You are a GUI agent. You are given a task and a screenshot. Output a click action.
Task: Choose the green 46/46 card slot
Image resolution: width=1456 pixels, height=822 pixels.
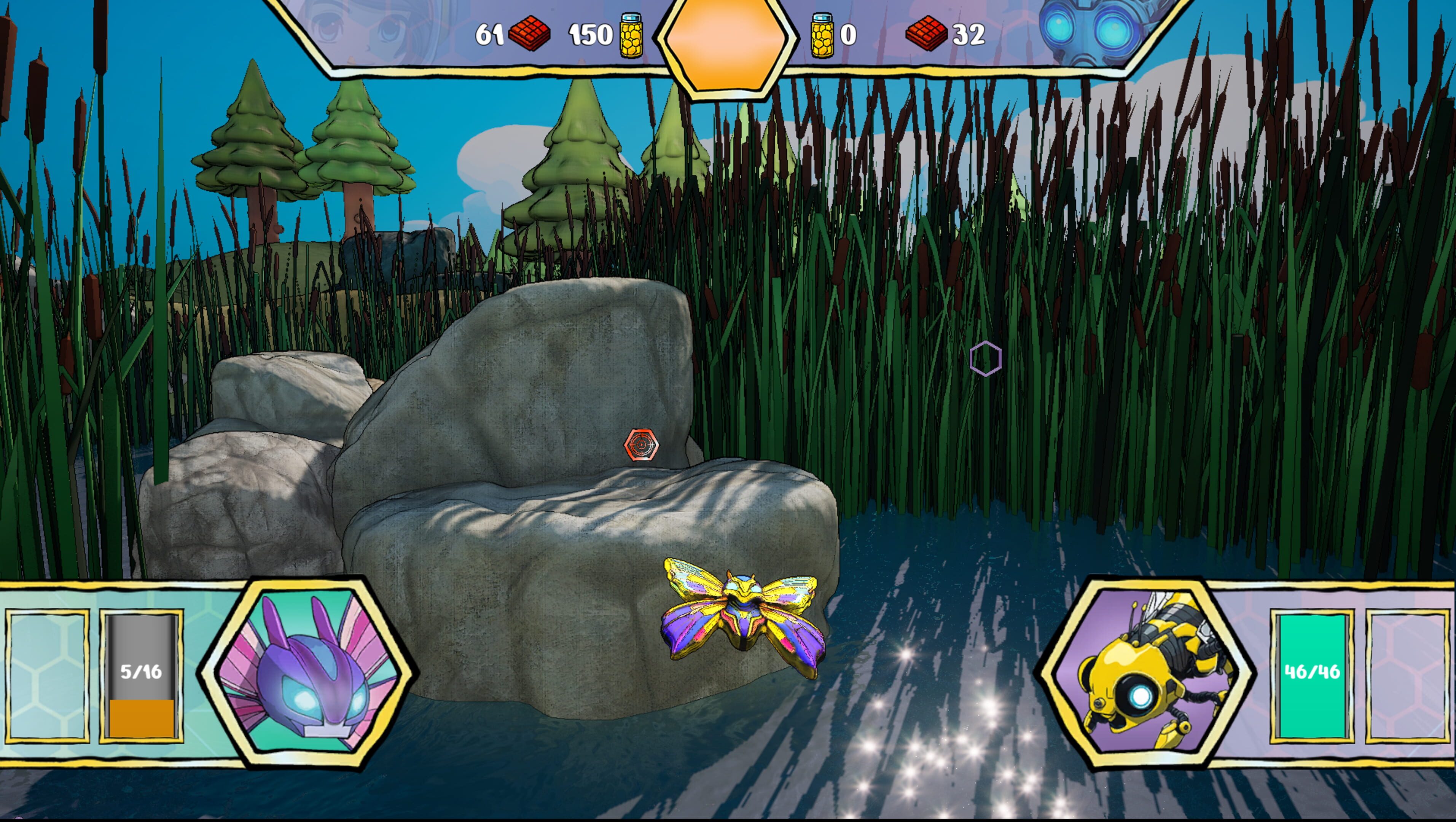coord(1311,675)
